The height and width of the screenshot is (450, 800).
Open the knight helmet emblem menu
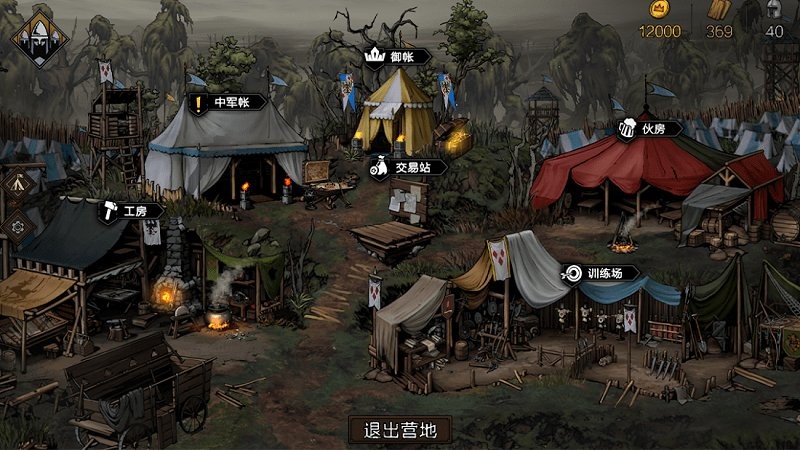coord(40,38)
